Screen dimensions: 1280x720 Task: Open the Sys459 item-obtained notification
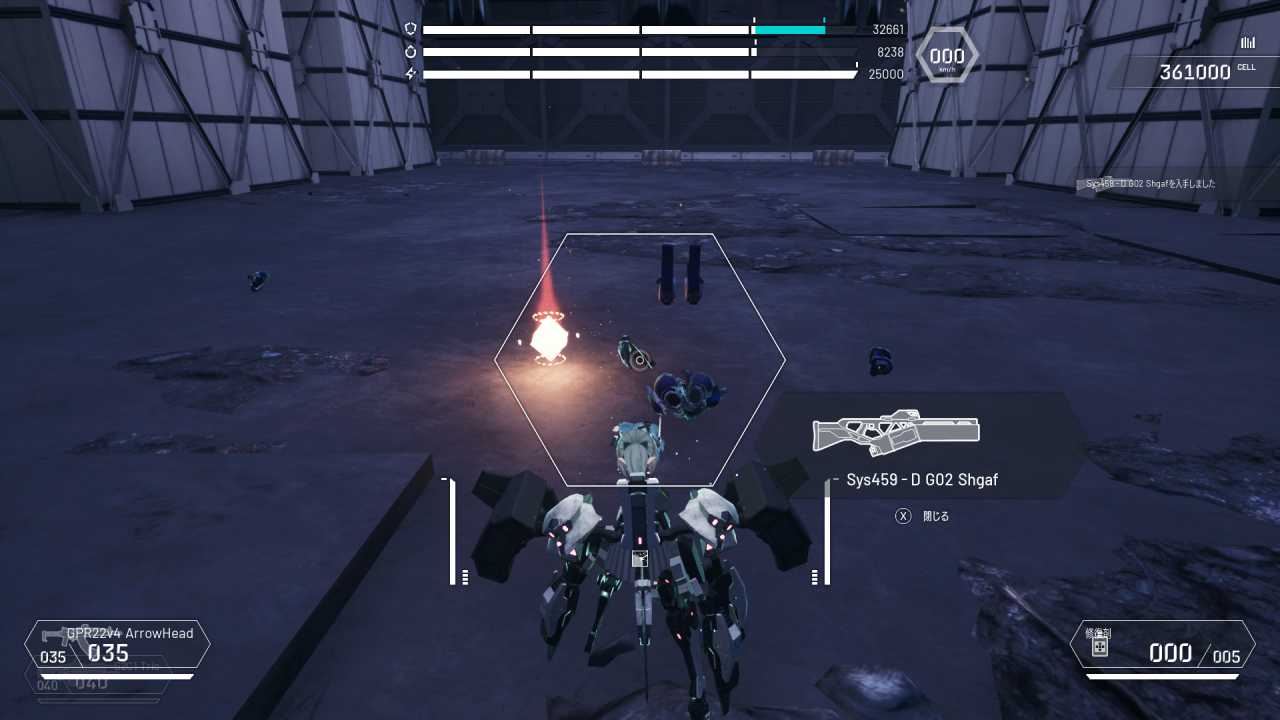point(1151,184)
